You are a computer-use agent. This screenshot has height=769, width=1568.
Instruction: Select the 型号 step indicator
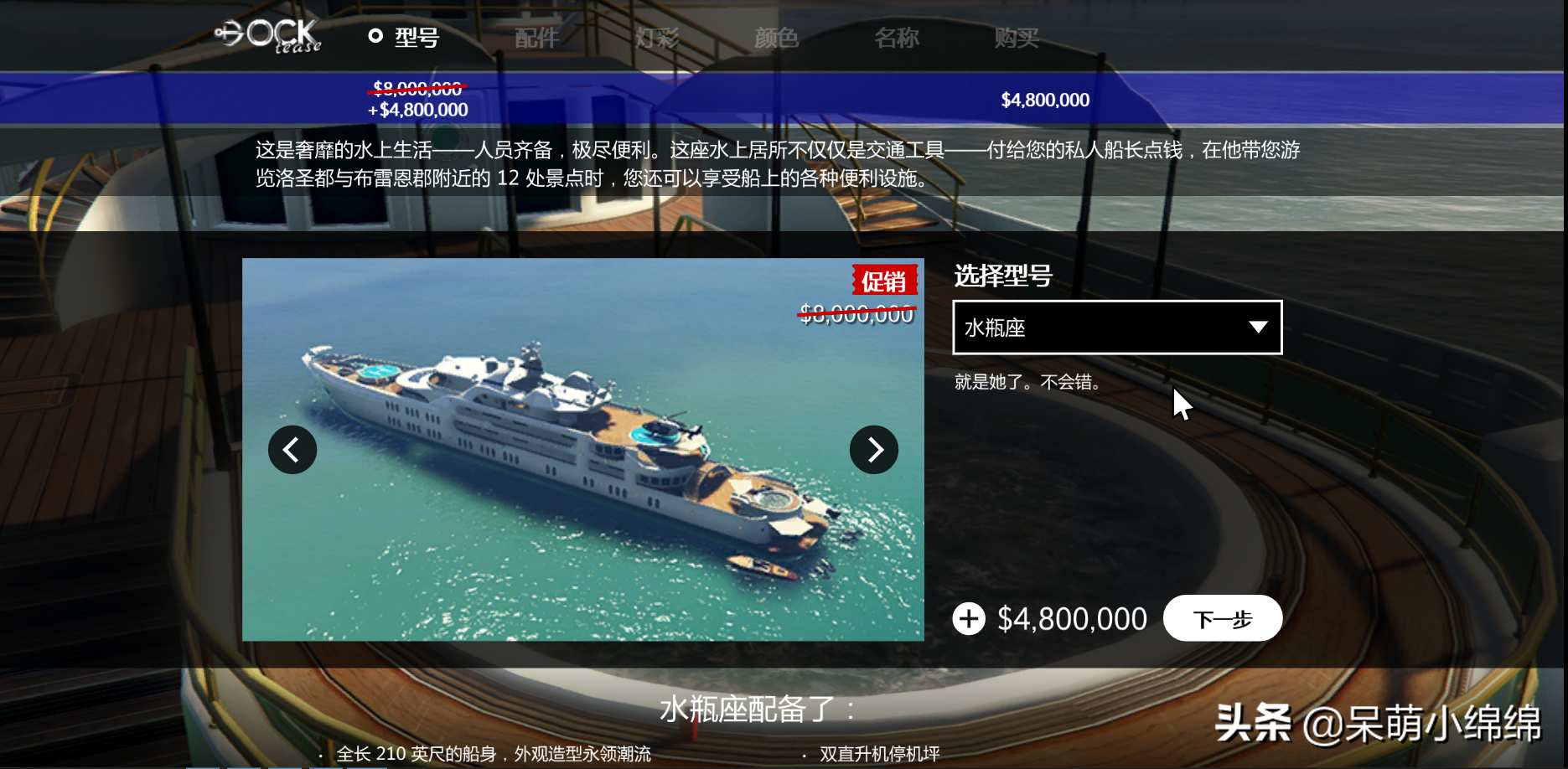[x=416, y=37]
